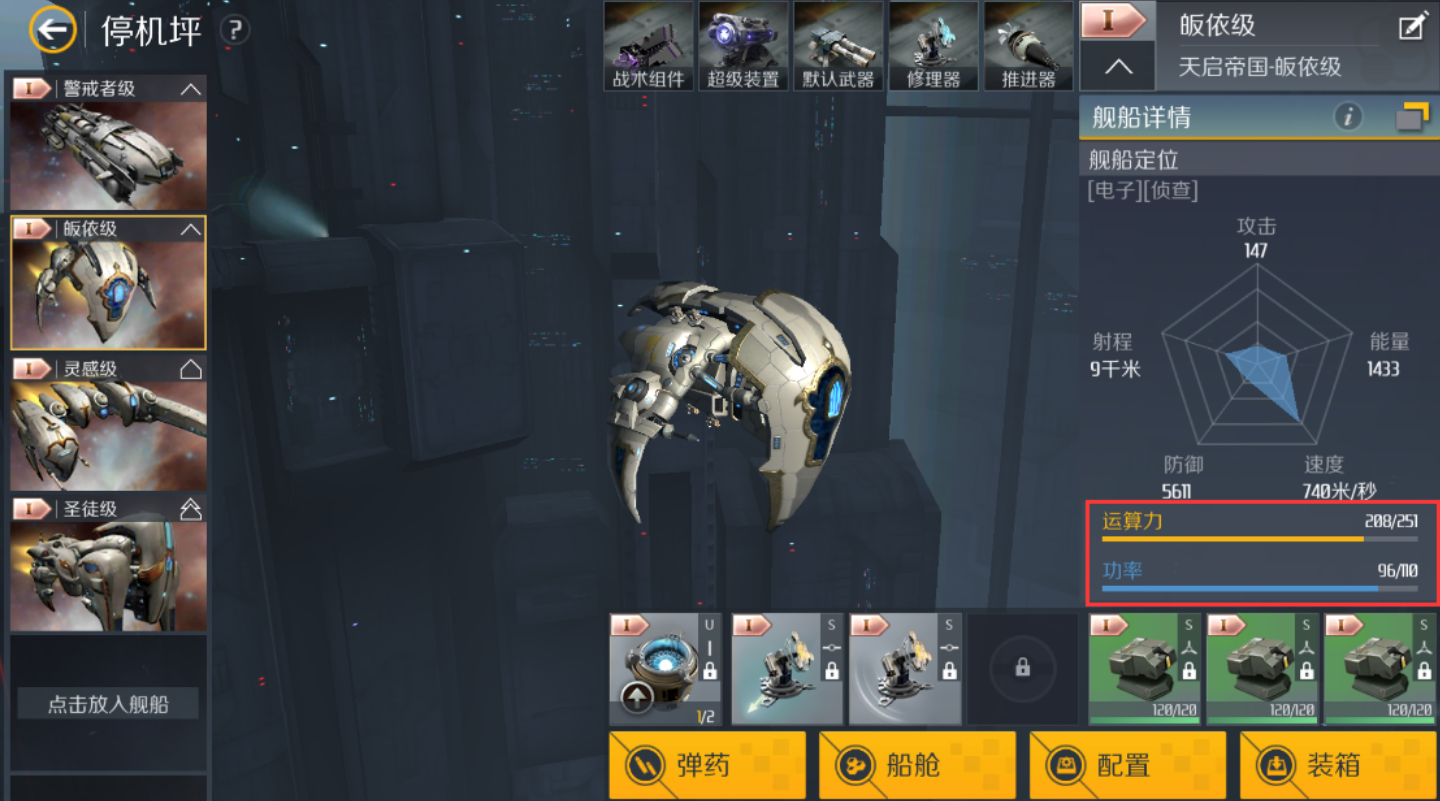Image resolution: width=1440 pixels, height=801 pixels.
Task: Open the 配置 fitting menu
Action: [x=1128, y=766]
